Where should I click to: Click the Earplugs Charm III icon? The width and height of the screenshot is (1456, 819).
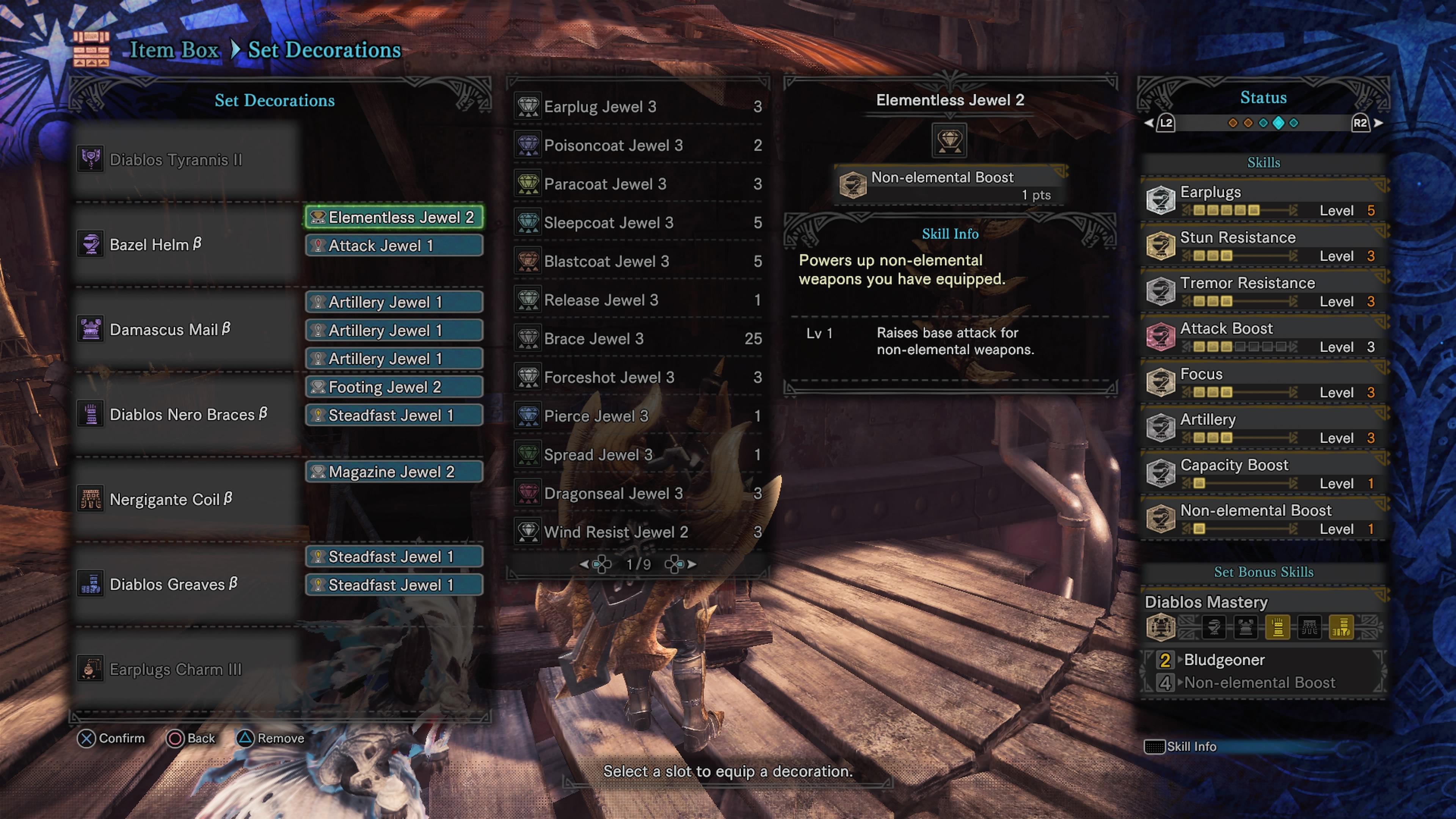[x=91, y=668]
